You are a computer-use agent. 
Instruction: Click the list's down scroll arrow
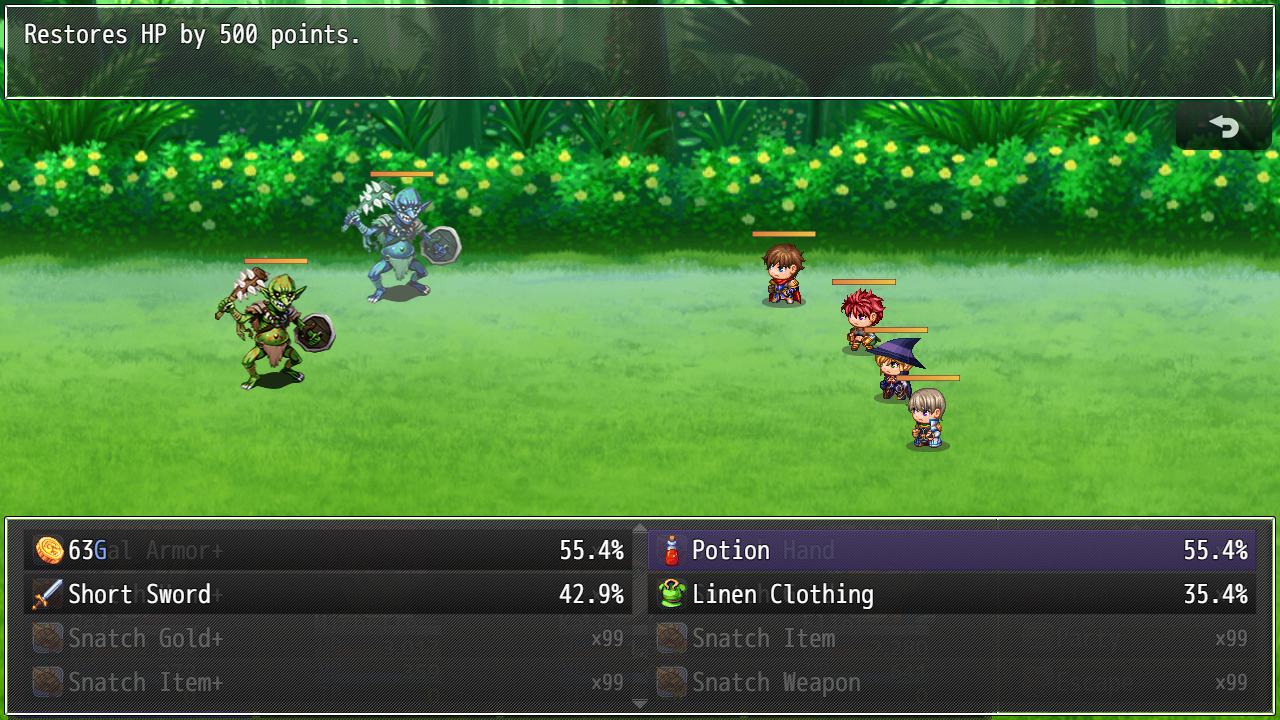click(x=640, y=705)
